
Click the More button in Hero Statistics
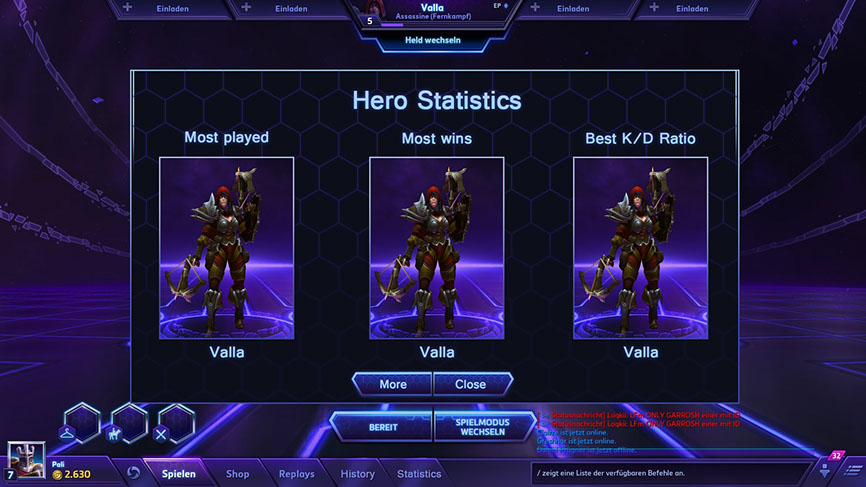[x=392, y=384]
